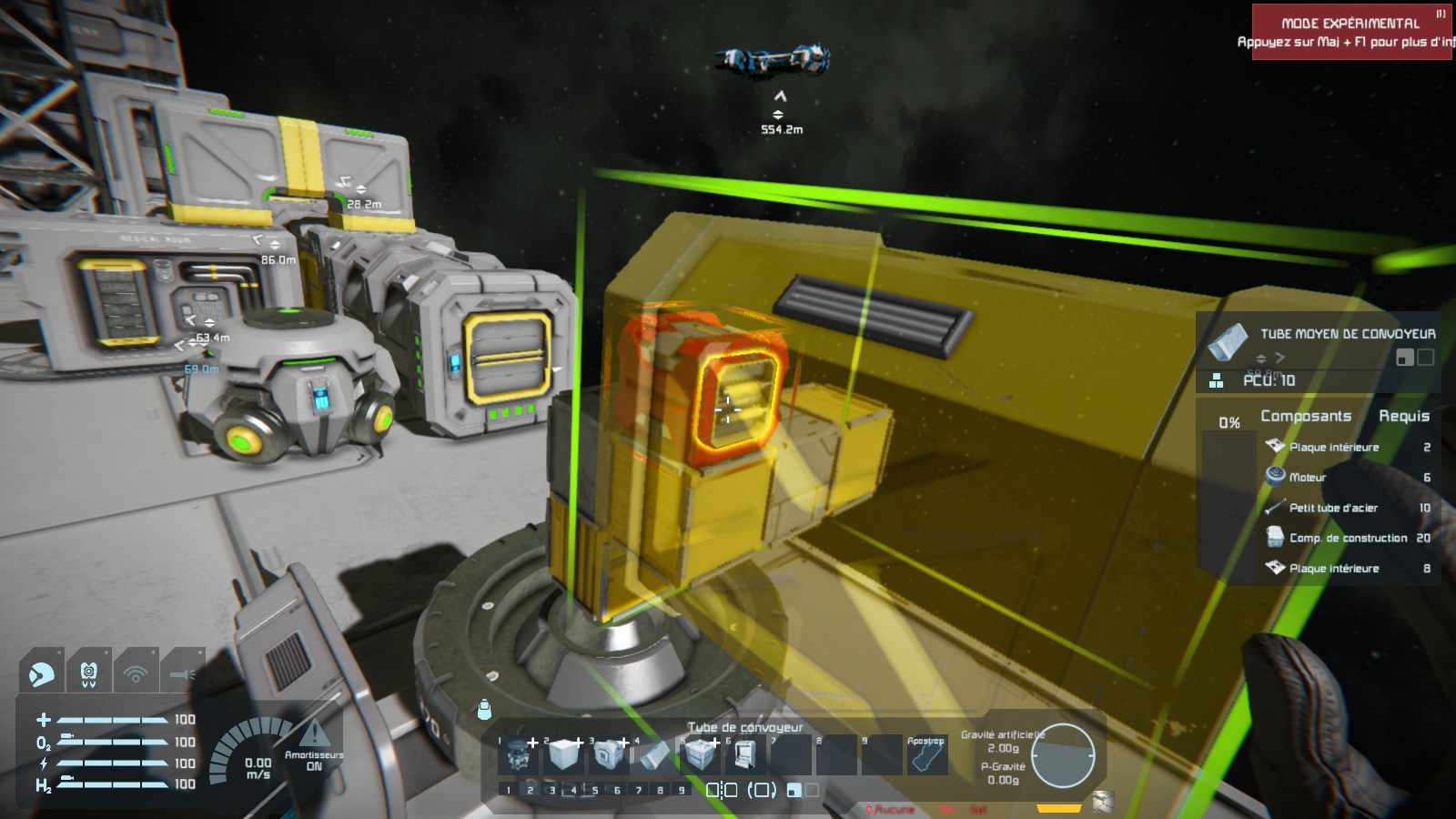Image resolution: width=1456 pixels, height=819 pixels.
Task: Pick the block in hotbar slot 3
Action: click(608, 754)
